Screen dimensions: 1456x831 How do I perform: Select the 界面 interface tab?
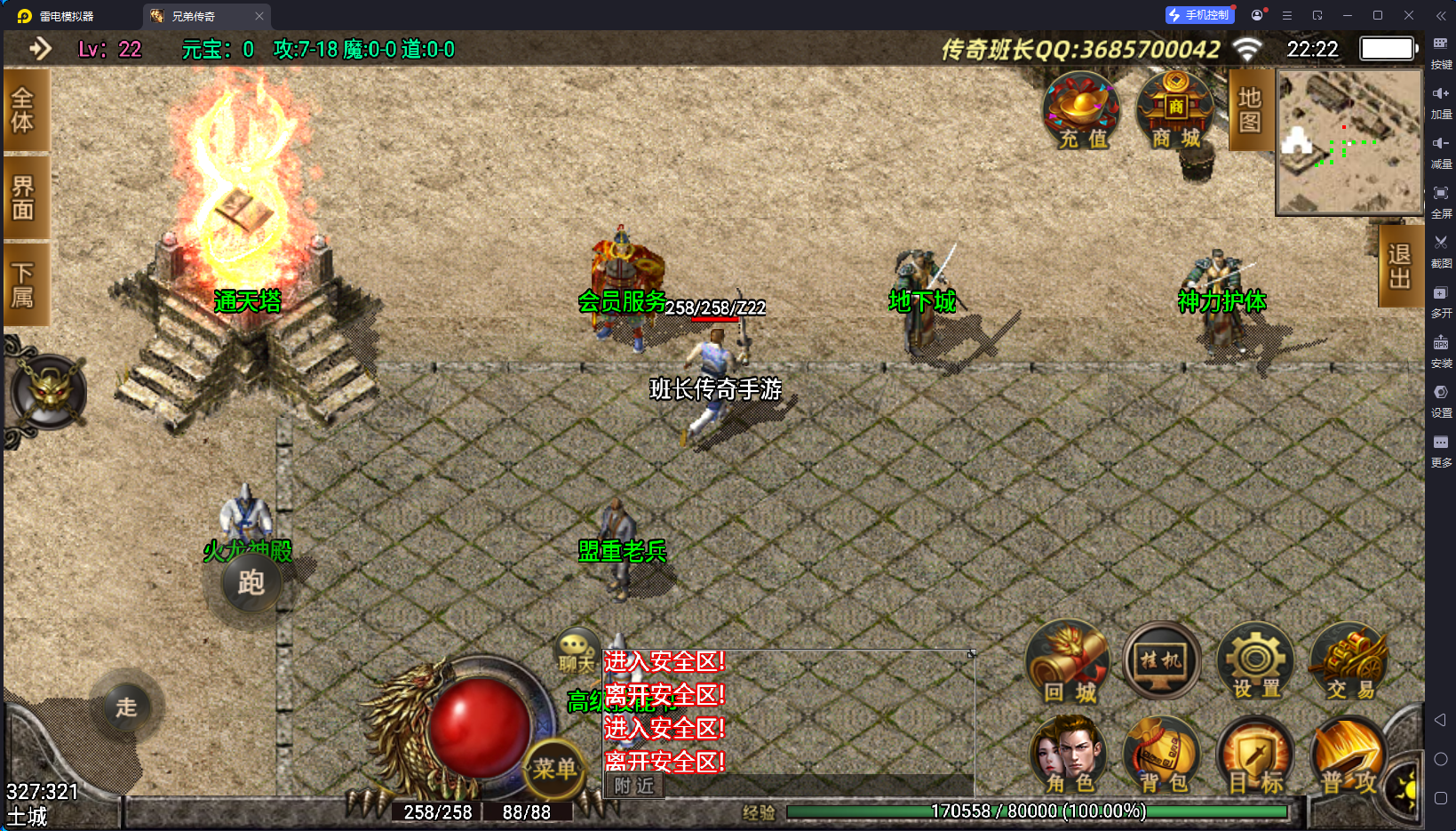point(24,196)
